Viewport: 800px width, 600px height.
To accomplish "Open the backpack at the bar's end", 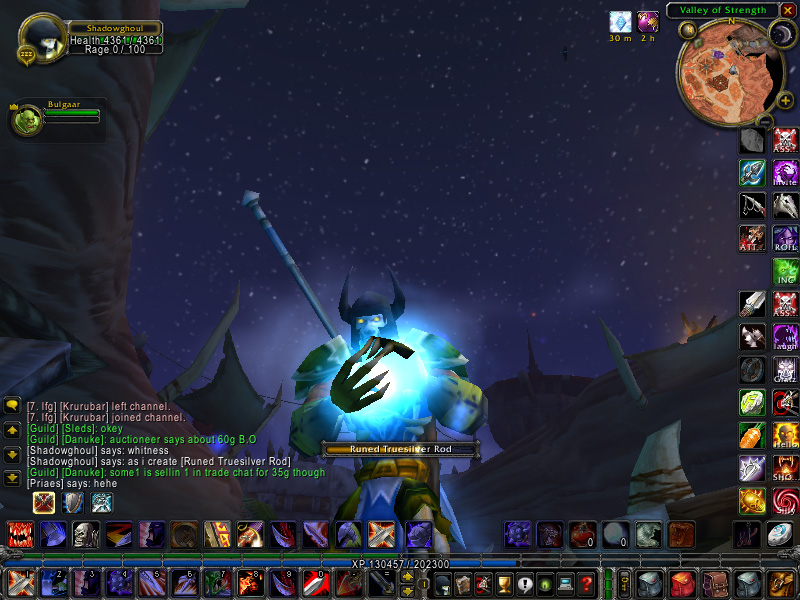I will 781,583.
